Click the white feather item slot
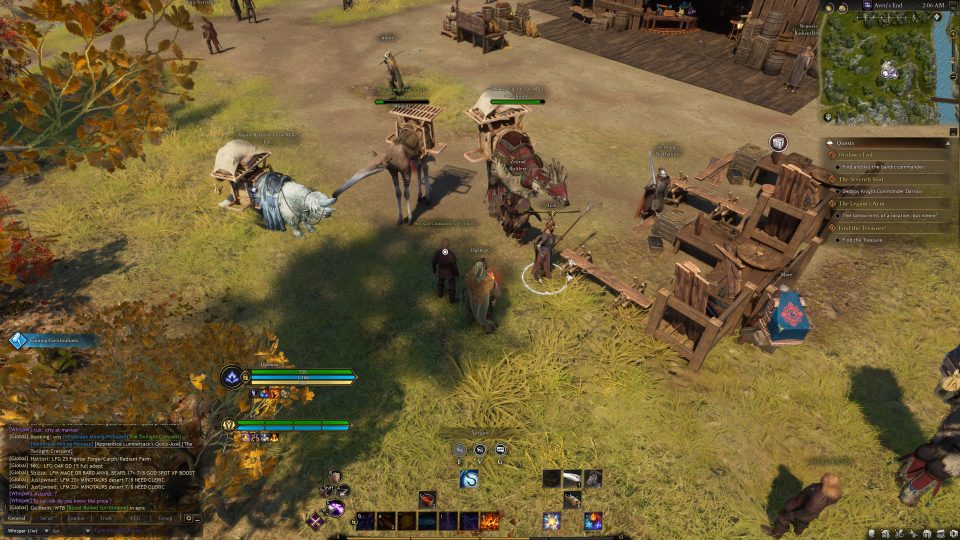The image size is (960, 540). pyautogui.click(x=572, y=478)
